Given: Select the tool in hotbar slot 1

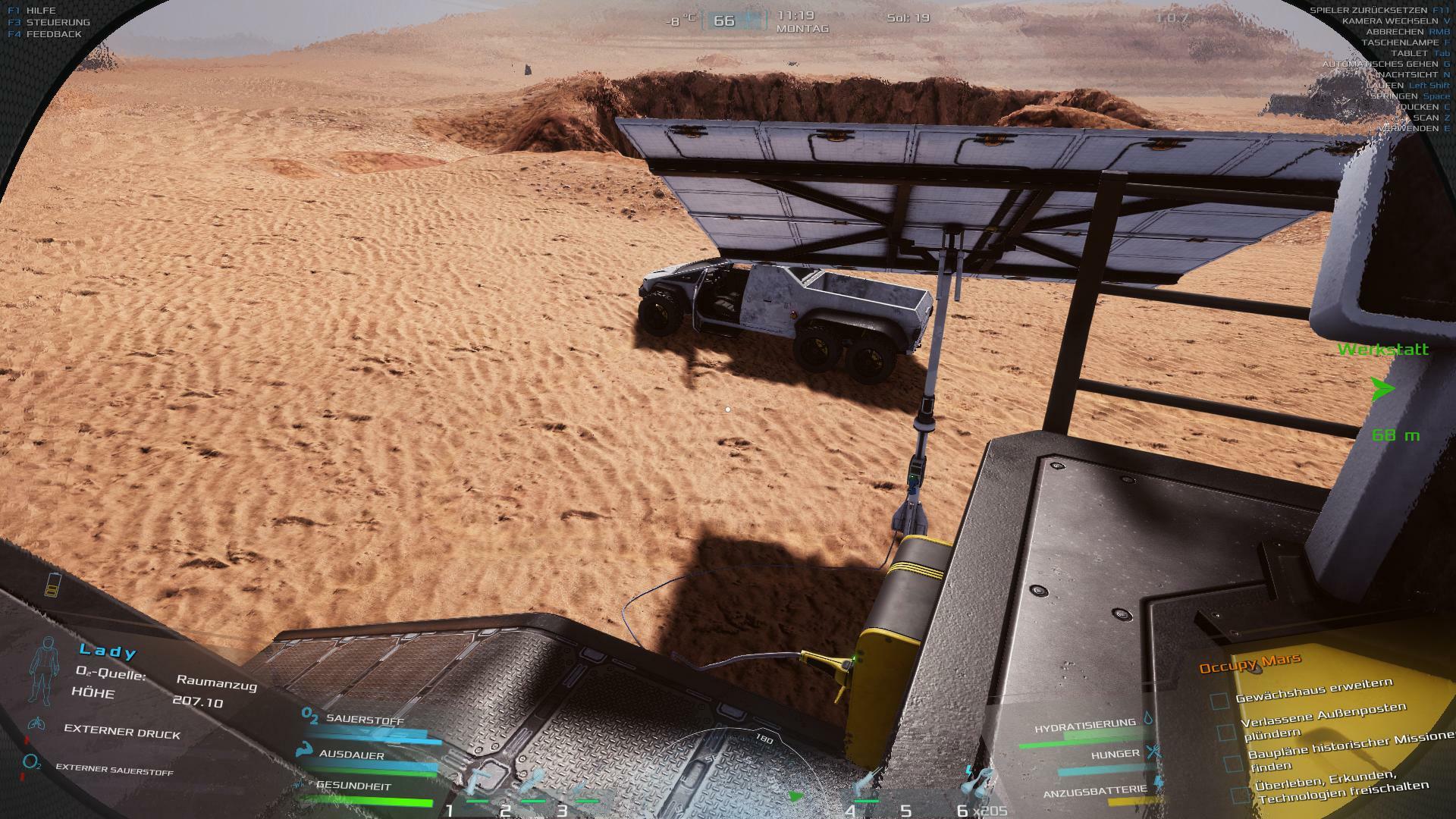Looking at the screenshot, I should [x=479, y=784].
